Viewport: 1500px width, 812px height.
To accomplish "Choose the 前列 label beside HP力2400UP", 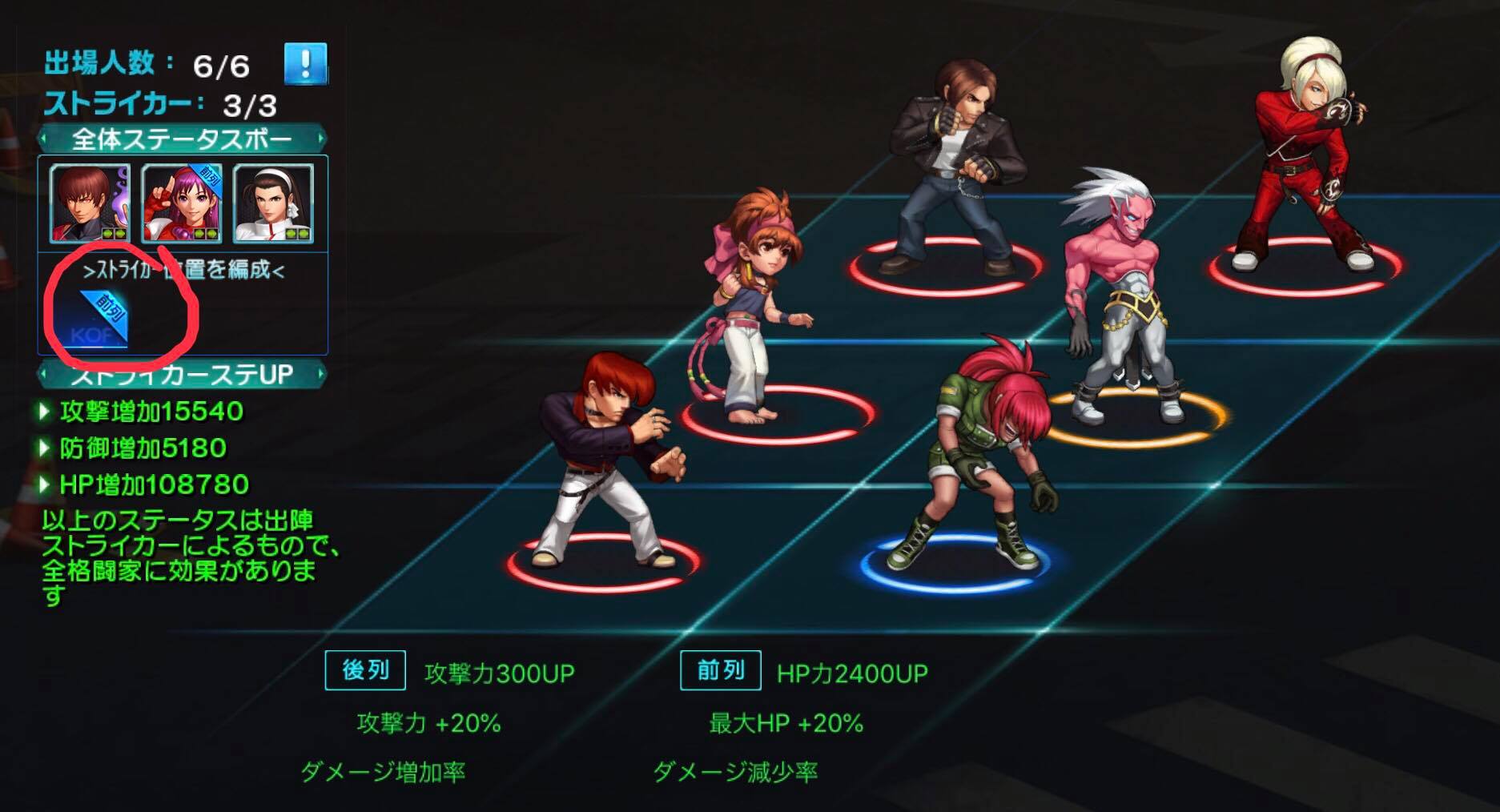I will [x=720, y=669].
